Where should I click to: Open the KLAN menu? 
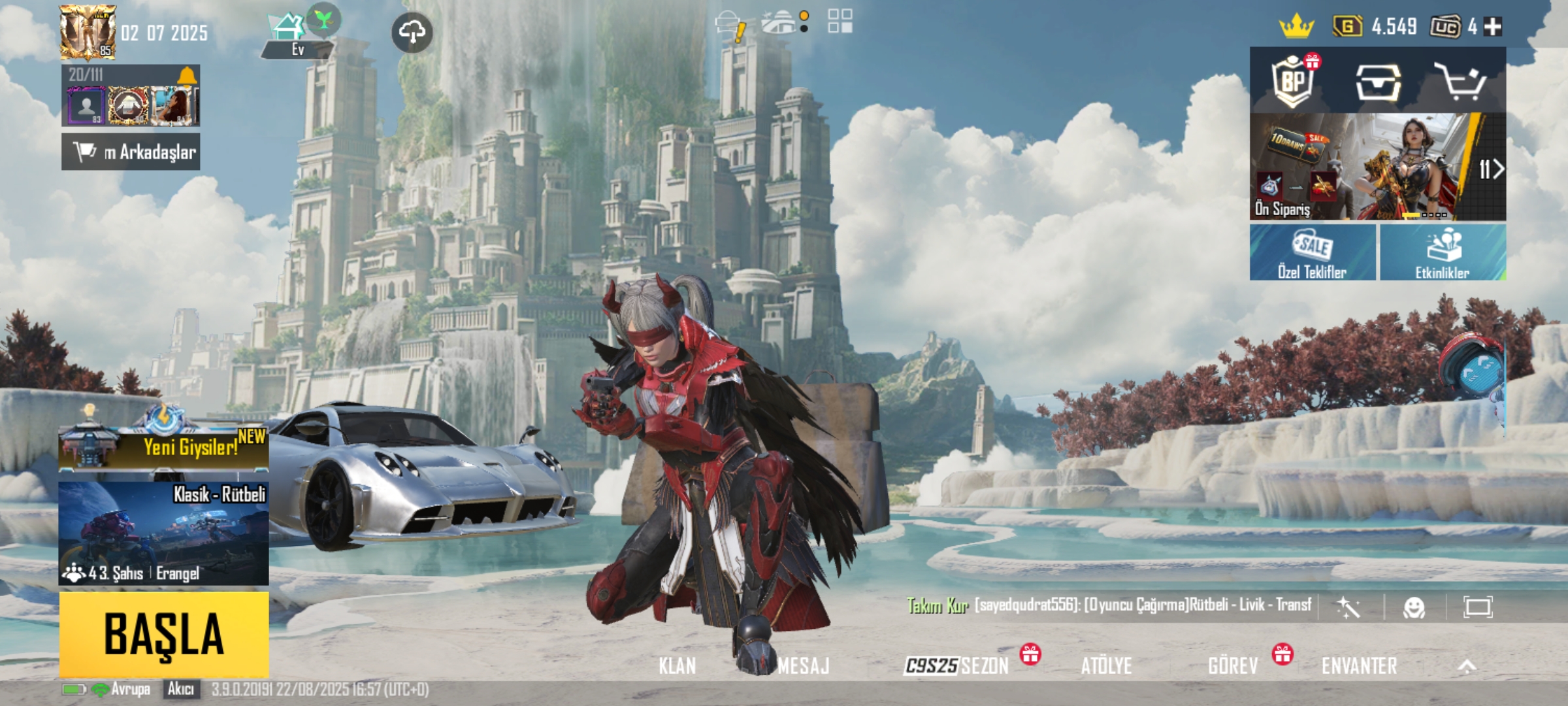pyautogui.click(x=677, y=666)
